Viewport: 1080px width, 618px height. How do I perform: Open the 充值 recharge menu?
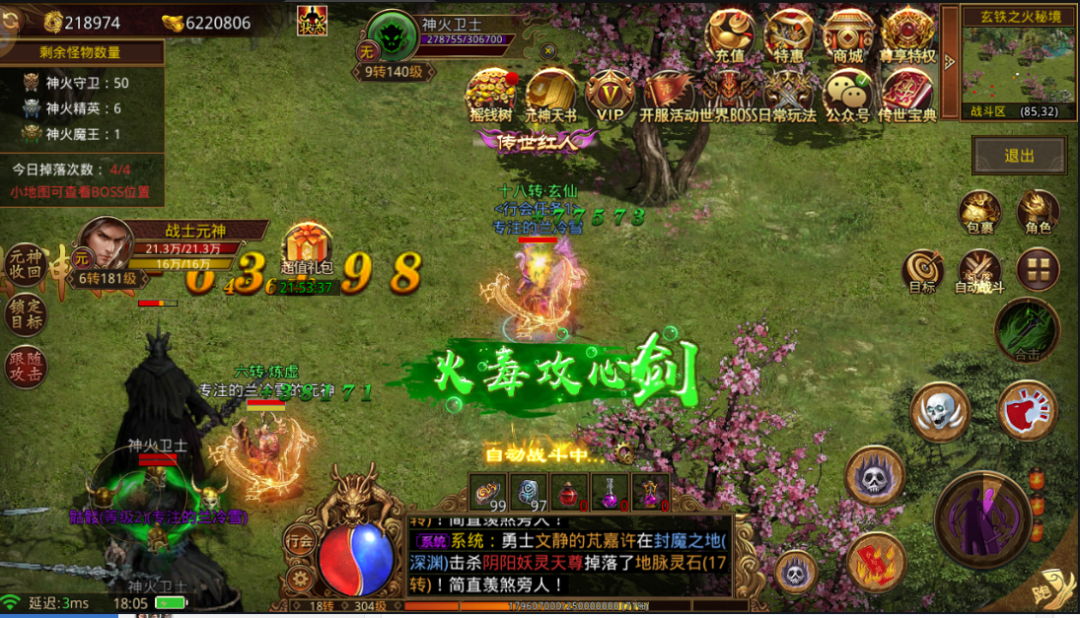click(x=730, y=36)
